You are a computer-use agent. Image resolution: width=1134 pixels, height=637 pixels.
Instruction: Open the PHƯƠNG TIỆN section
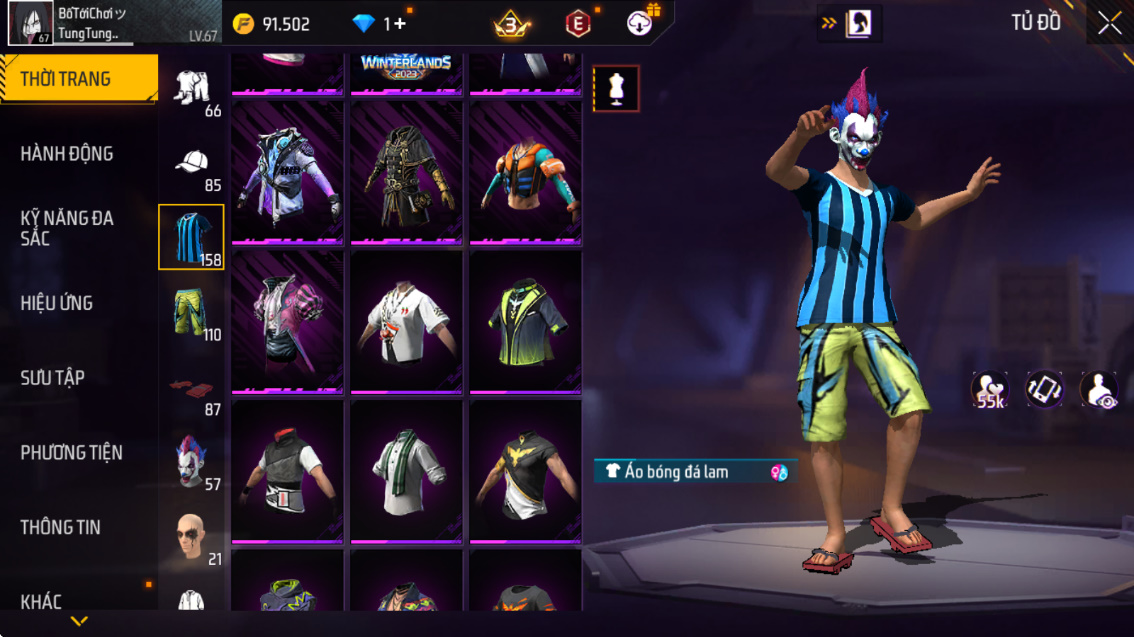pos(72,453)
